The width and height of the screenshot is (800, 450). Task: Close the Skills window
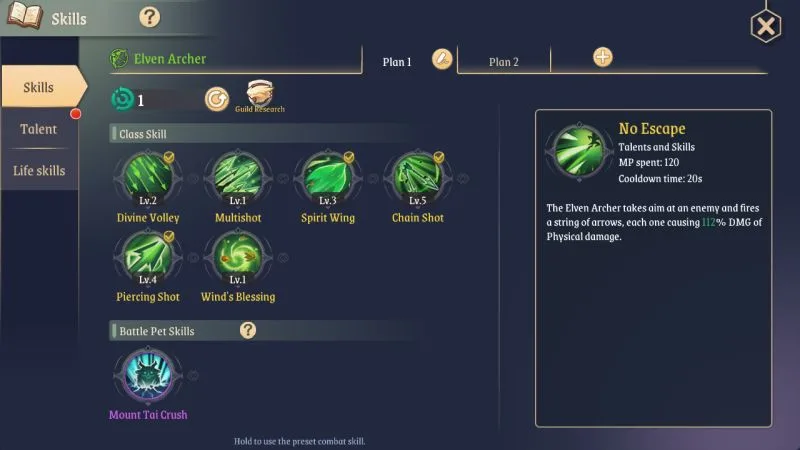(765, 26)
